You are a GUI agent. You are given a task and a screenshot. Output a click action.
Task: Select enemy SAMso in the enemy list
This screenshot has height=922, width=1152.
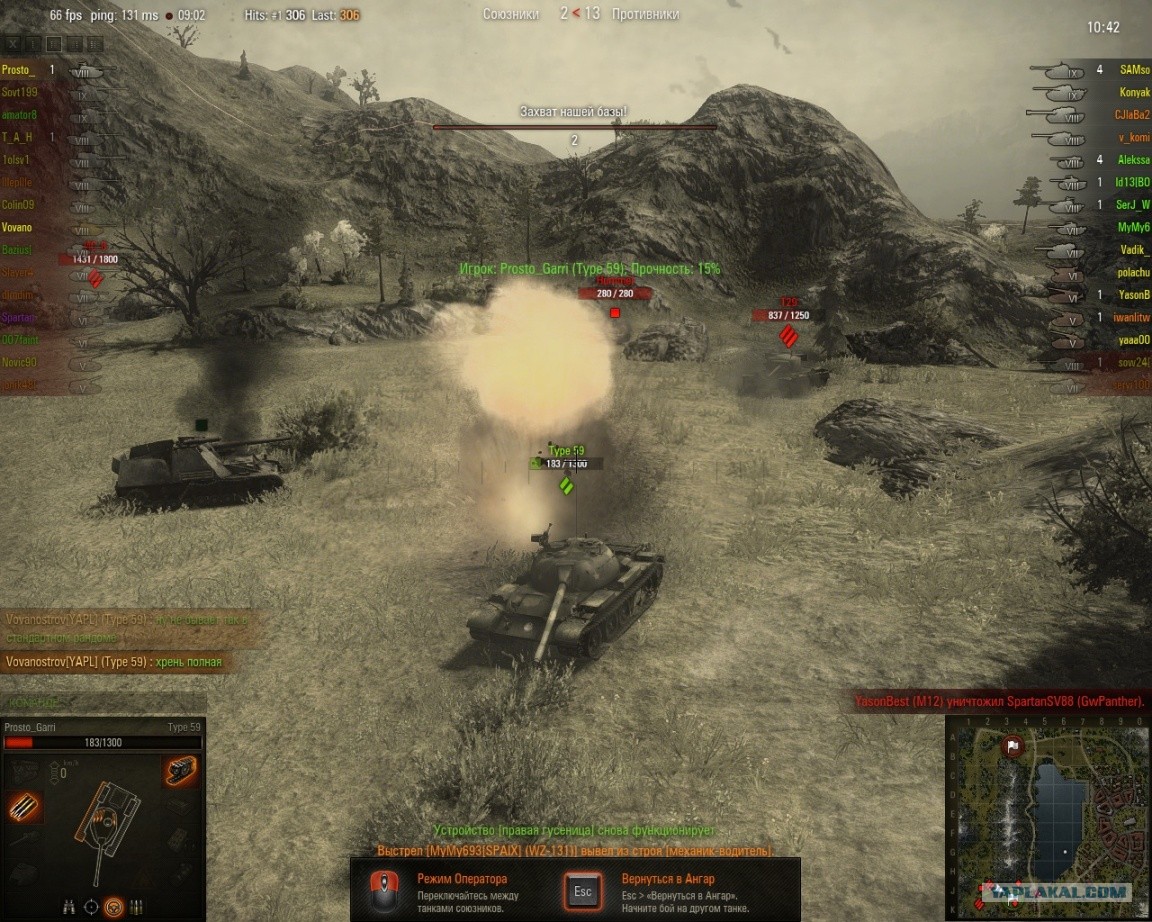click(1134, 70)
